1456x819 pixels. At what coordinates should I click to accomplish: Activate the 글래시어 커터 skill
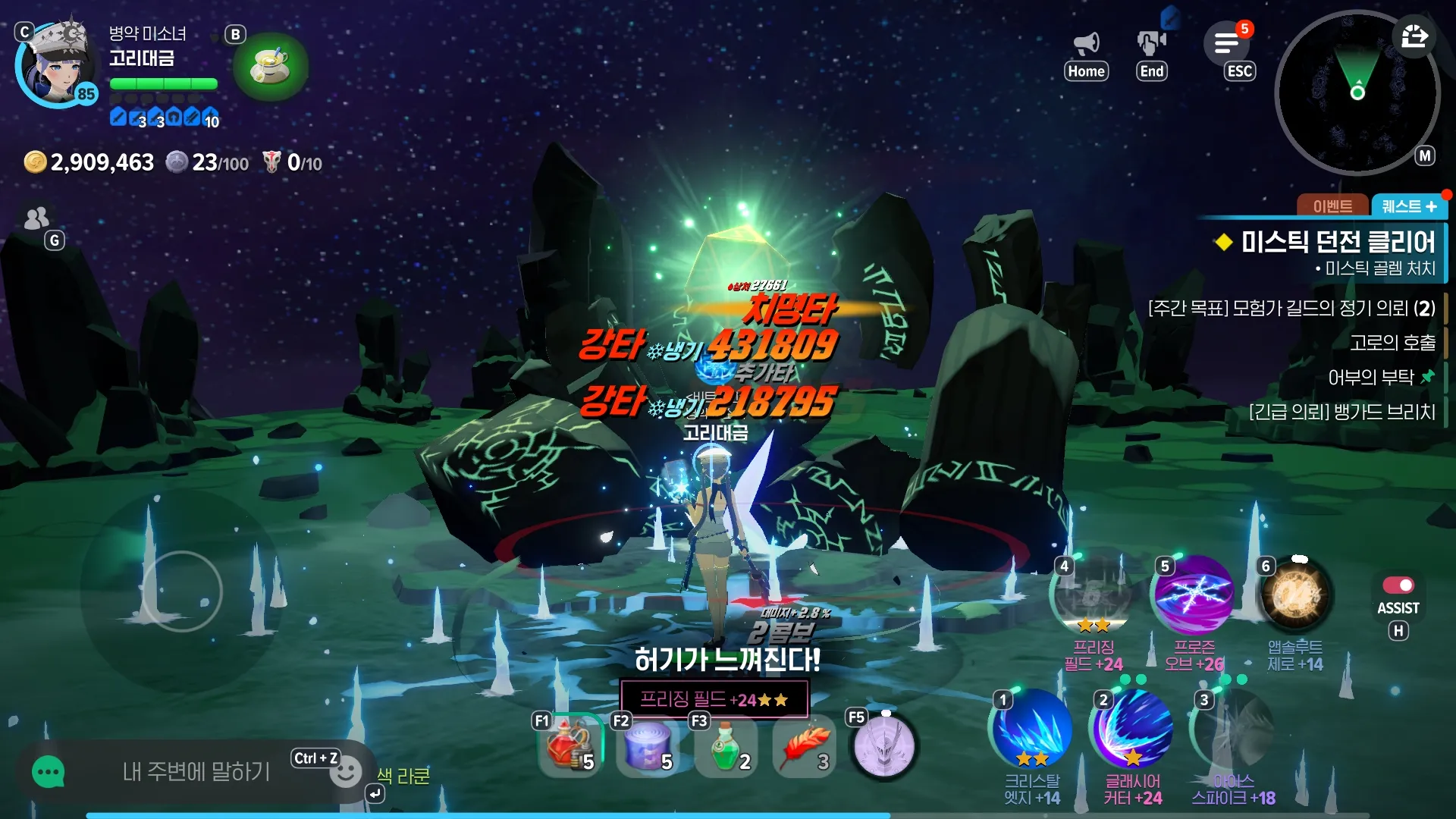pyautogui.click(x=1132, y=730)
